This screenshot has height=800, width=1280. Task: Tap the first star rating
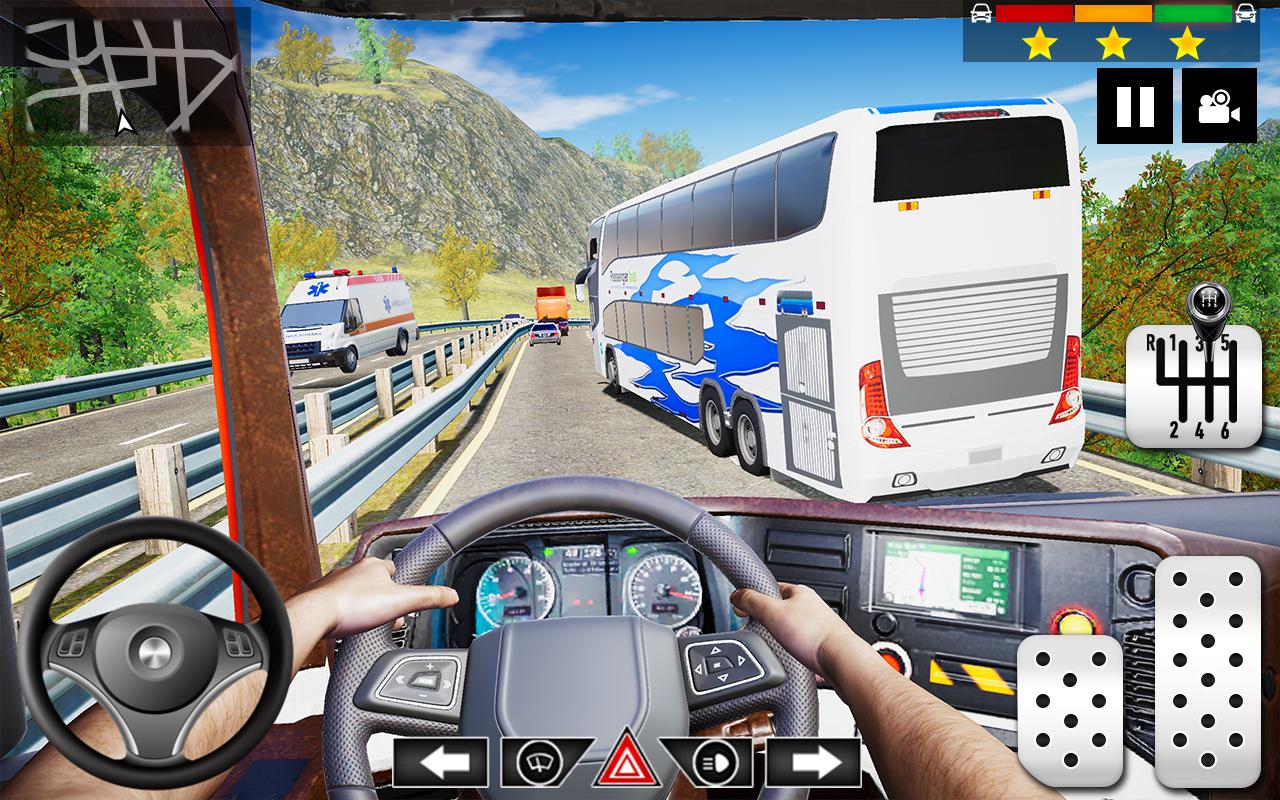(x=1041, y=44)
